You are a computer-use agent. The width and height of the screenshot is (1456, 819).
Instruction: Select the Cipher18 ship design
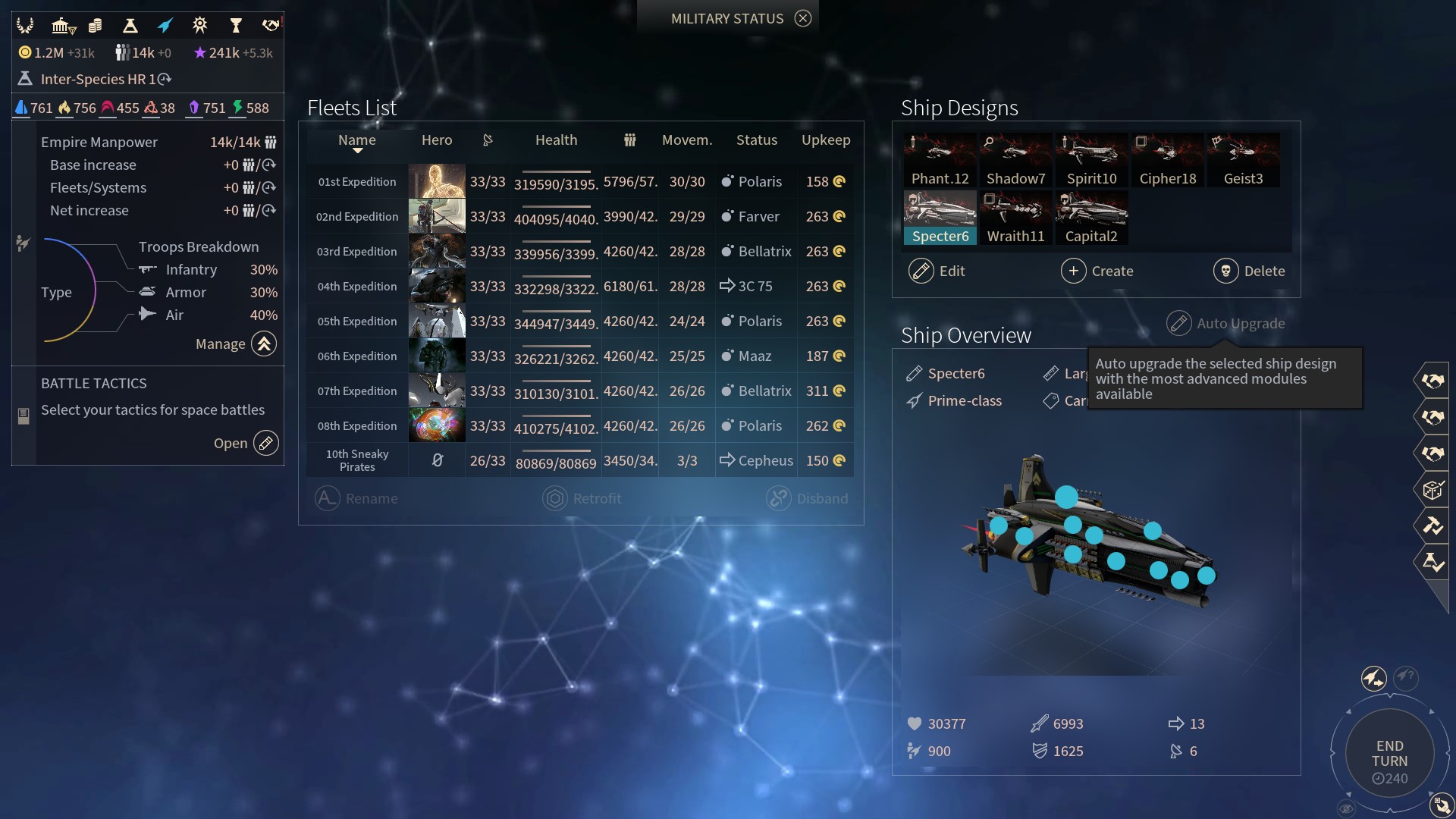(x=1167, y=161)
